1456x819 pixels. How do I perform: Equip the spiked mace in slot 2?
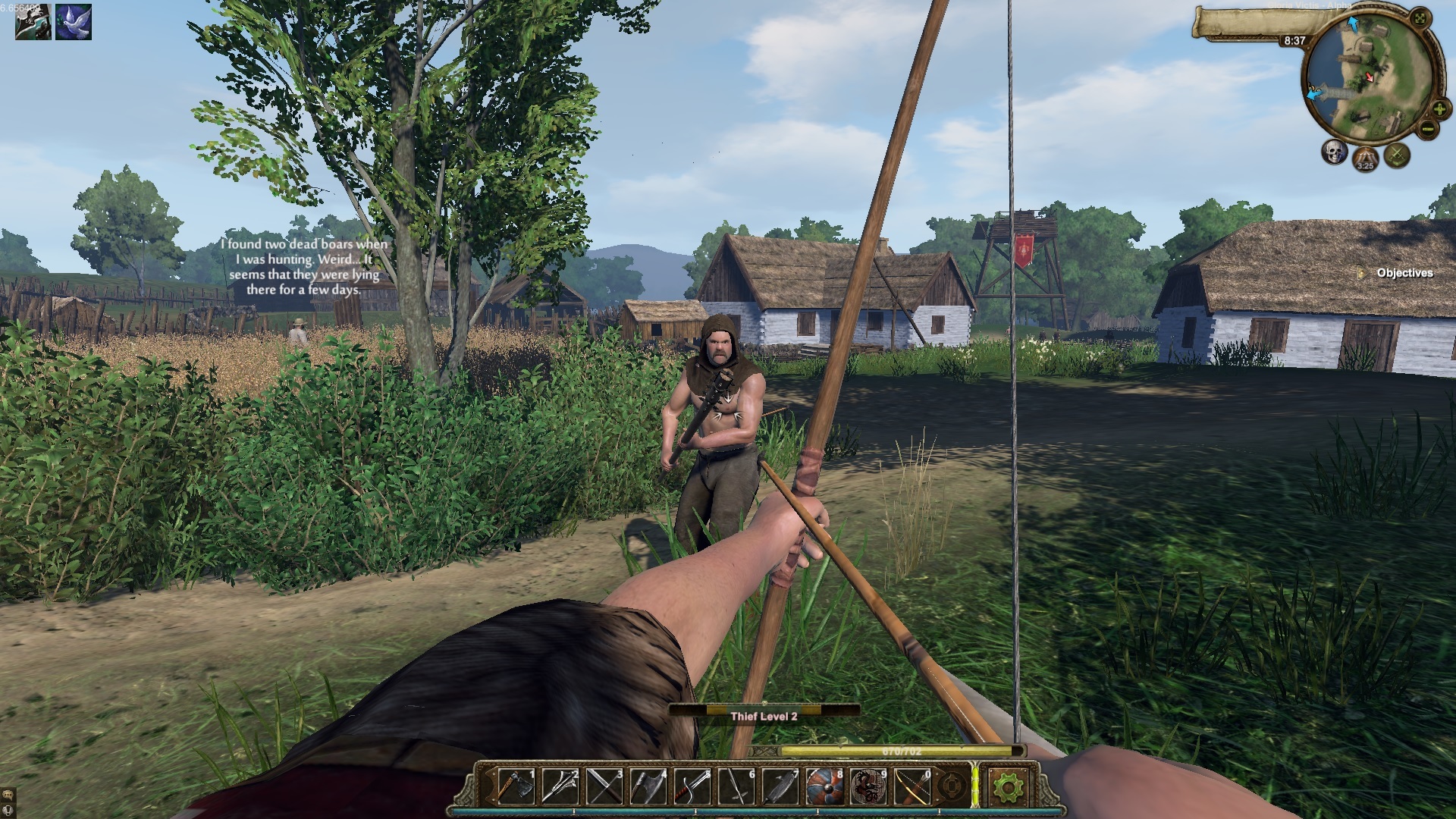click(x=560, y=786)
